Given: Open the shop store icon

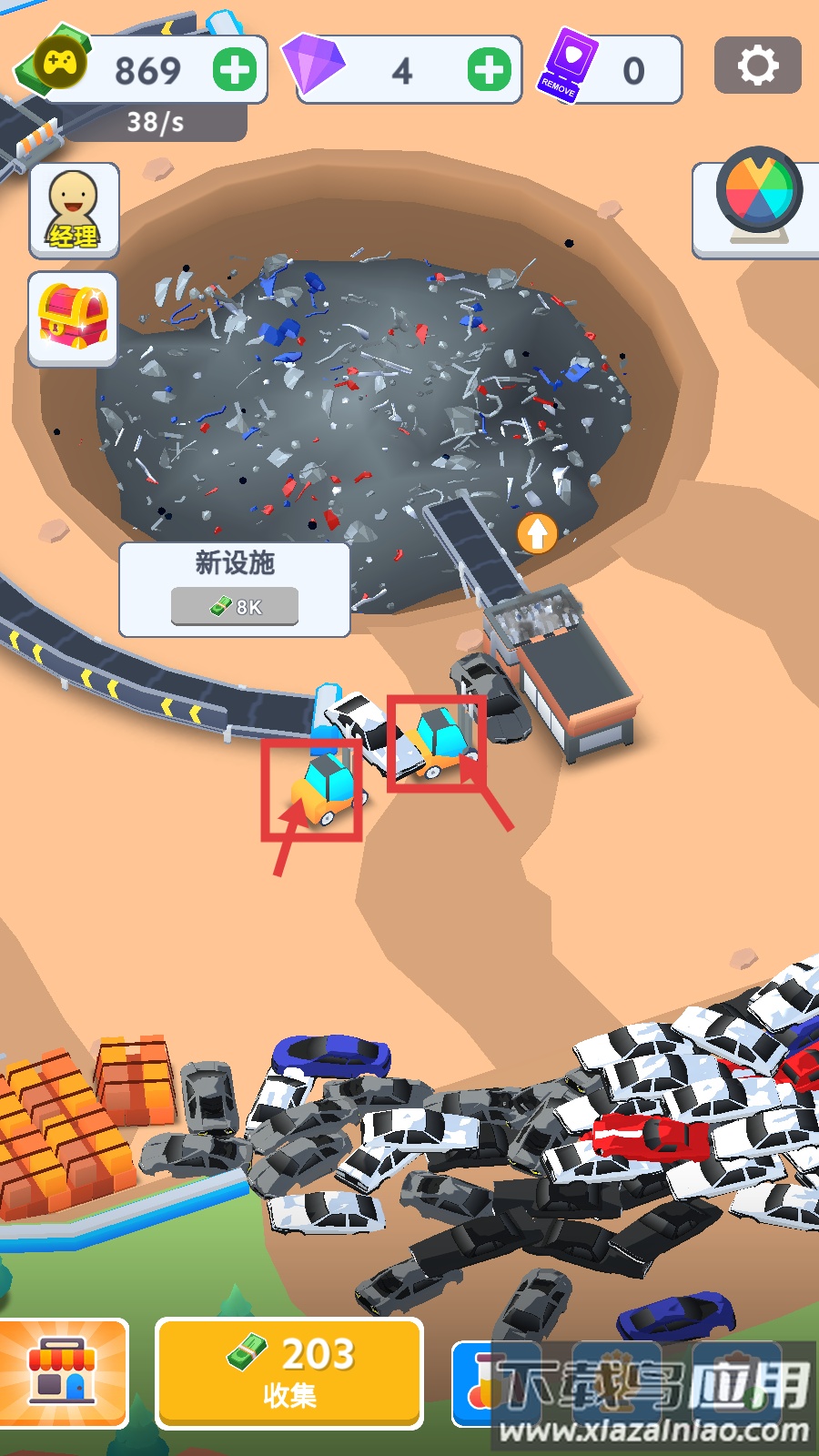Looking at the screenshot, I should click(x=62, y=1372).
